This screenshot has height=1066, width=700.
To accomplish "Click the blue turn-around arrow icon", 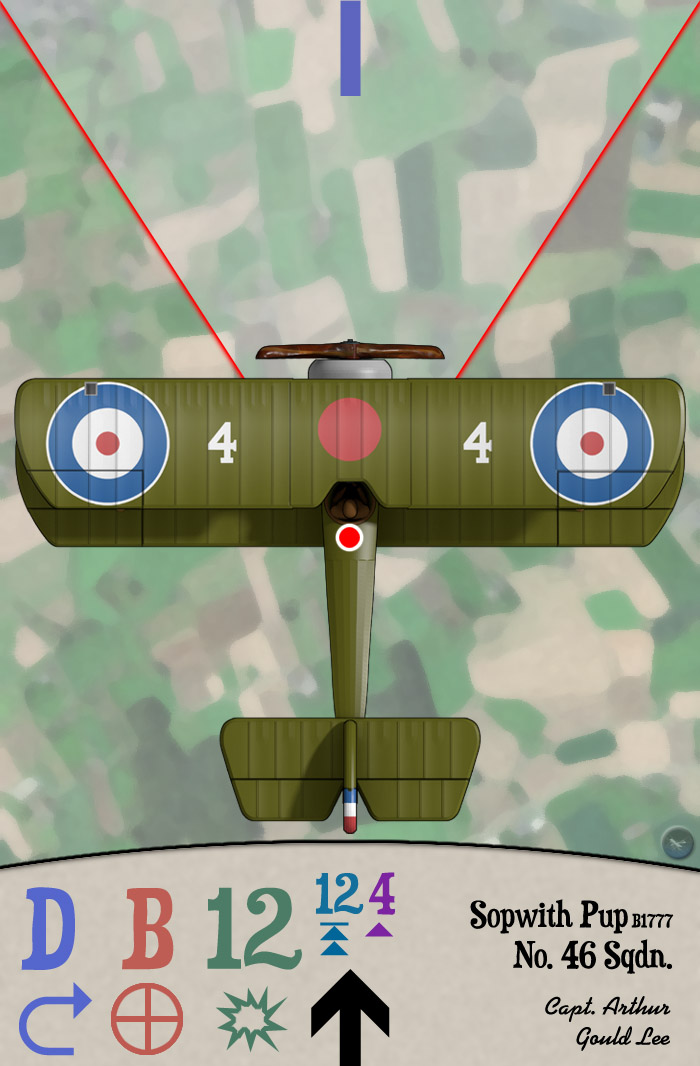I will [x=54, y=1019].
